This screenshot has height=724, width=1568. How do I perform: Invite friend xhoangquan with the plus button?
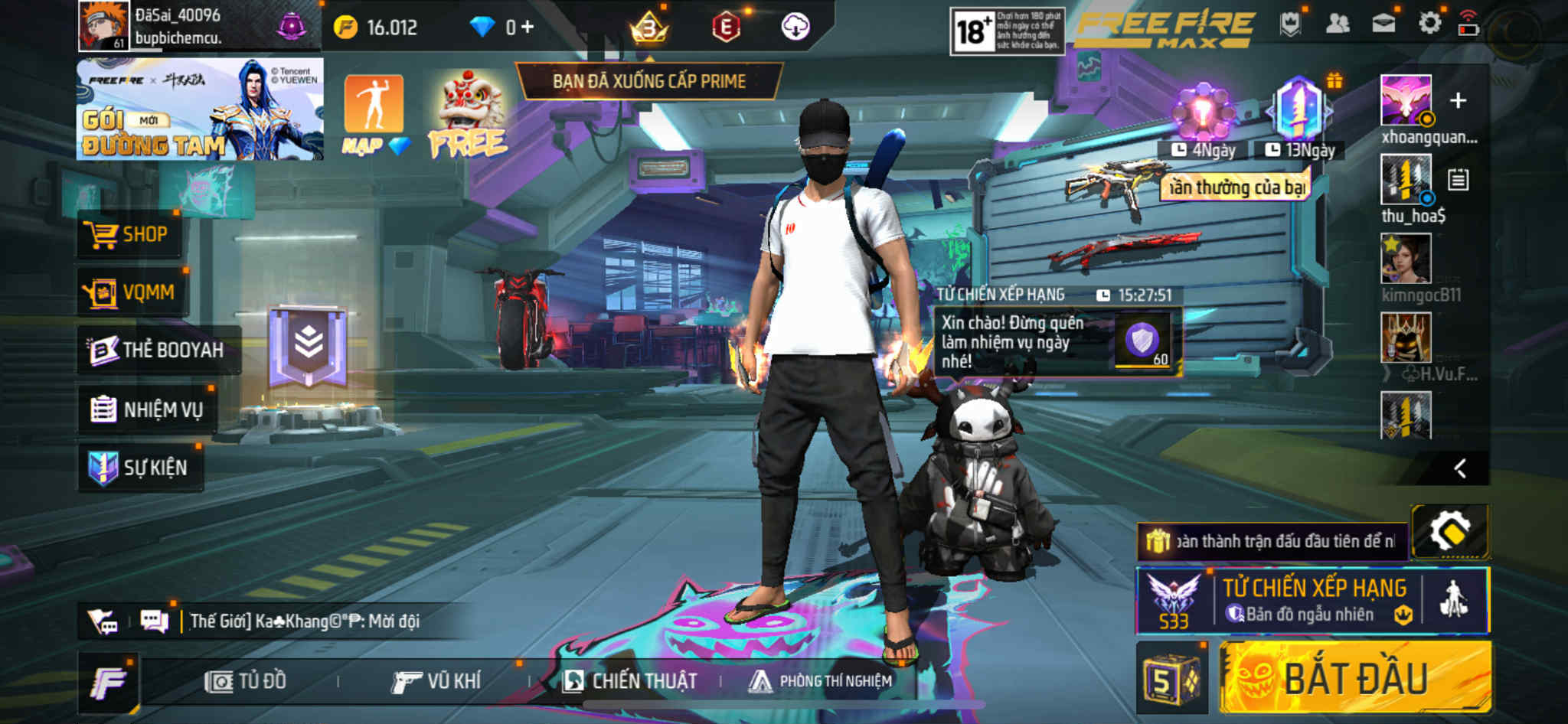pyautogui.click(x=1458, y=101)
